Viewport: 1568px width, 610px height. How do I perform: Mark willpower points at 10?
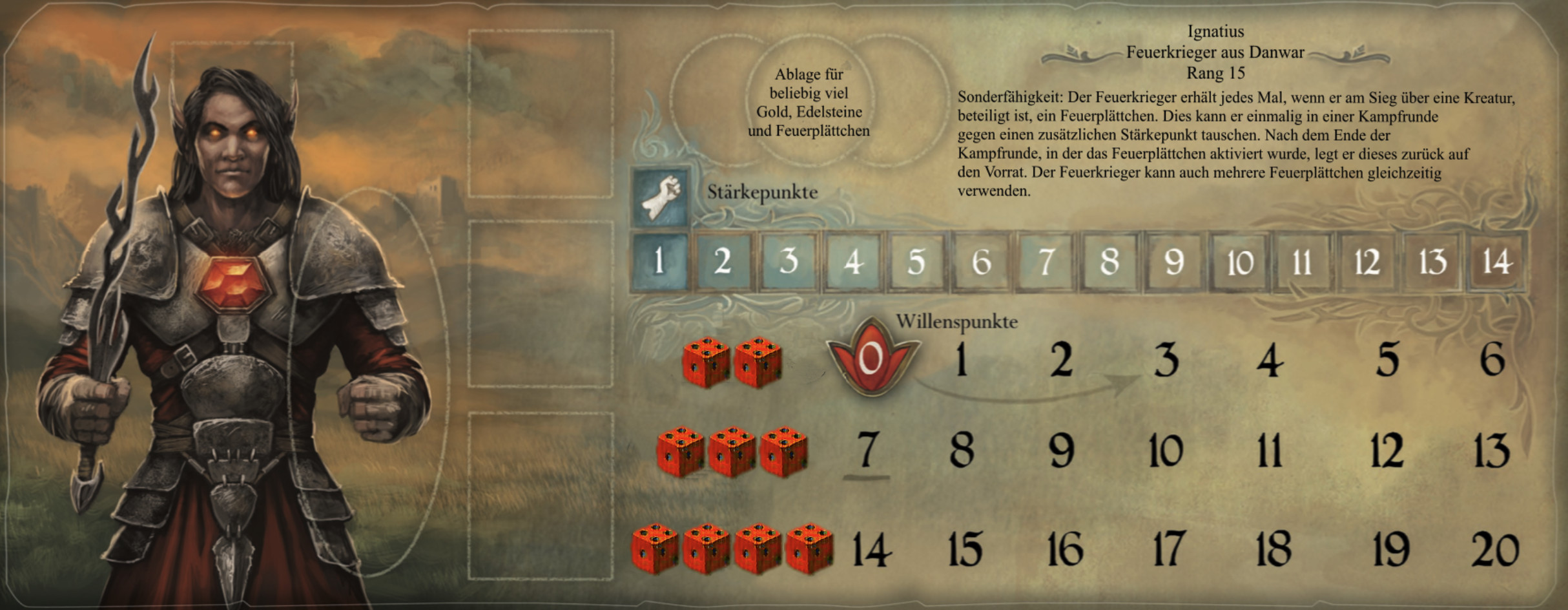[1166, 450]
